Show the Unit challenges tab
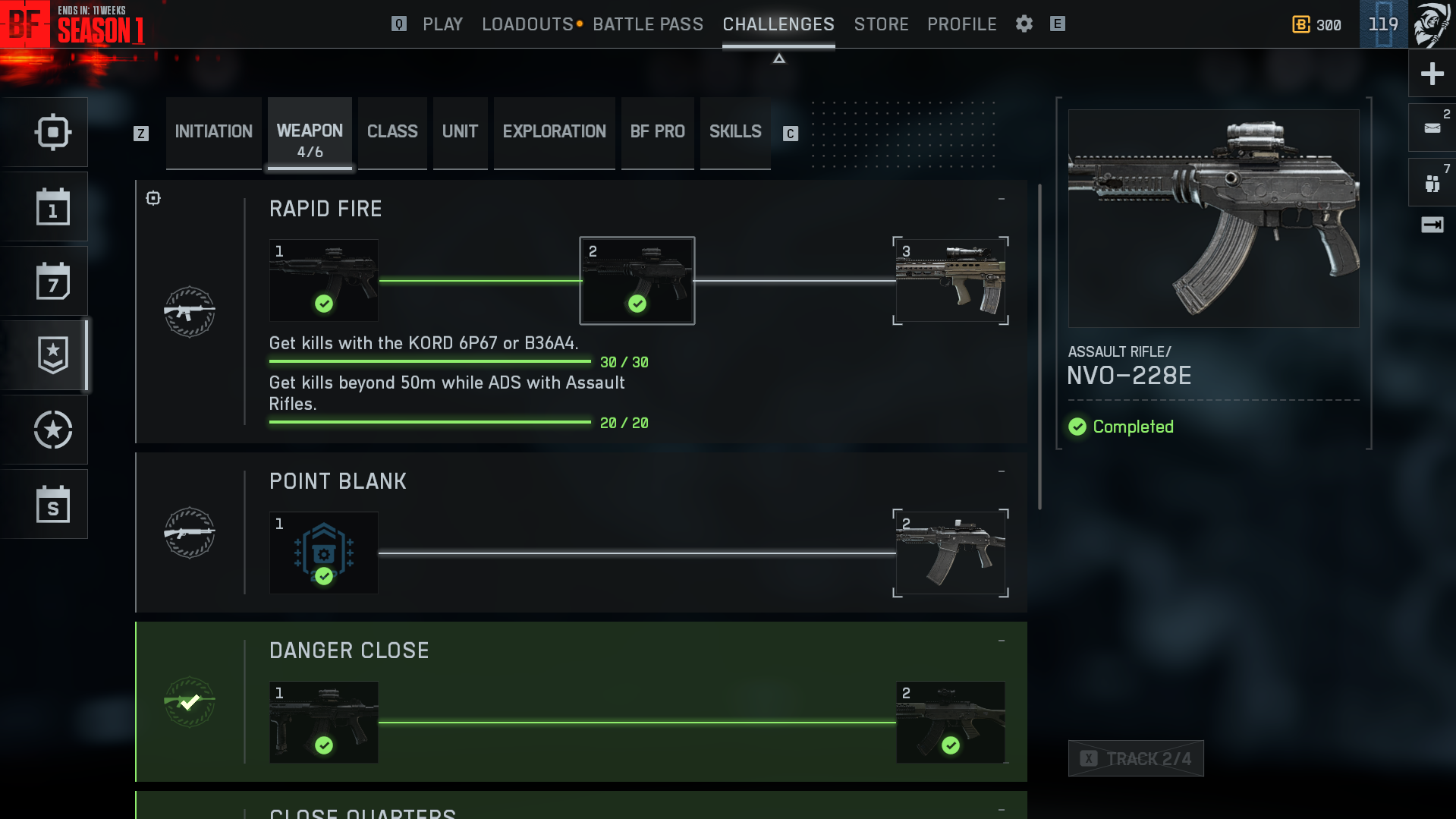This screenshot has width=1456, height=819. click(x=460, y=132)
